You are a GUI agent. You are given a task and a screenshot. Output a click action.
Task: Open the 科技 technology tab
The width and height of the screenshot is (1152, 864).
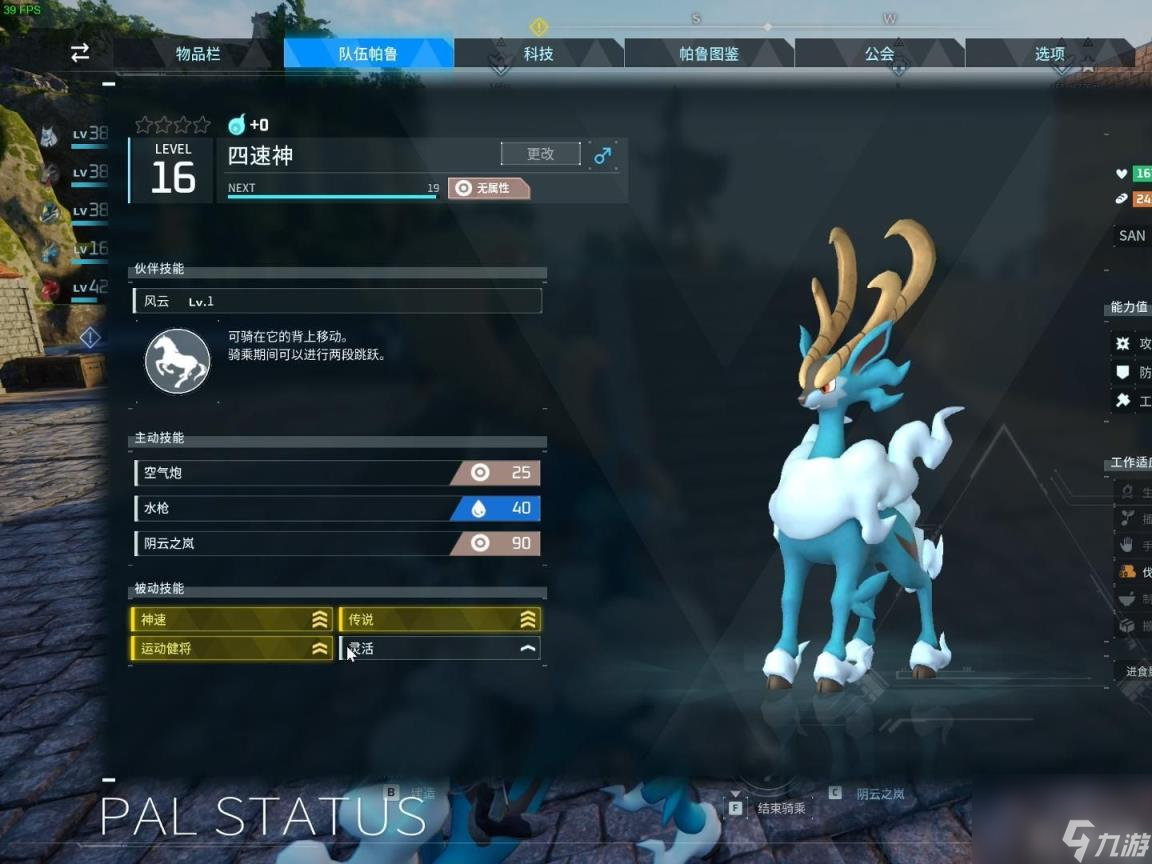[x=538, y=54]
